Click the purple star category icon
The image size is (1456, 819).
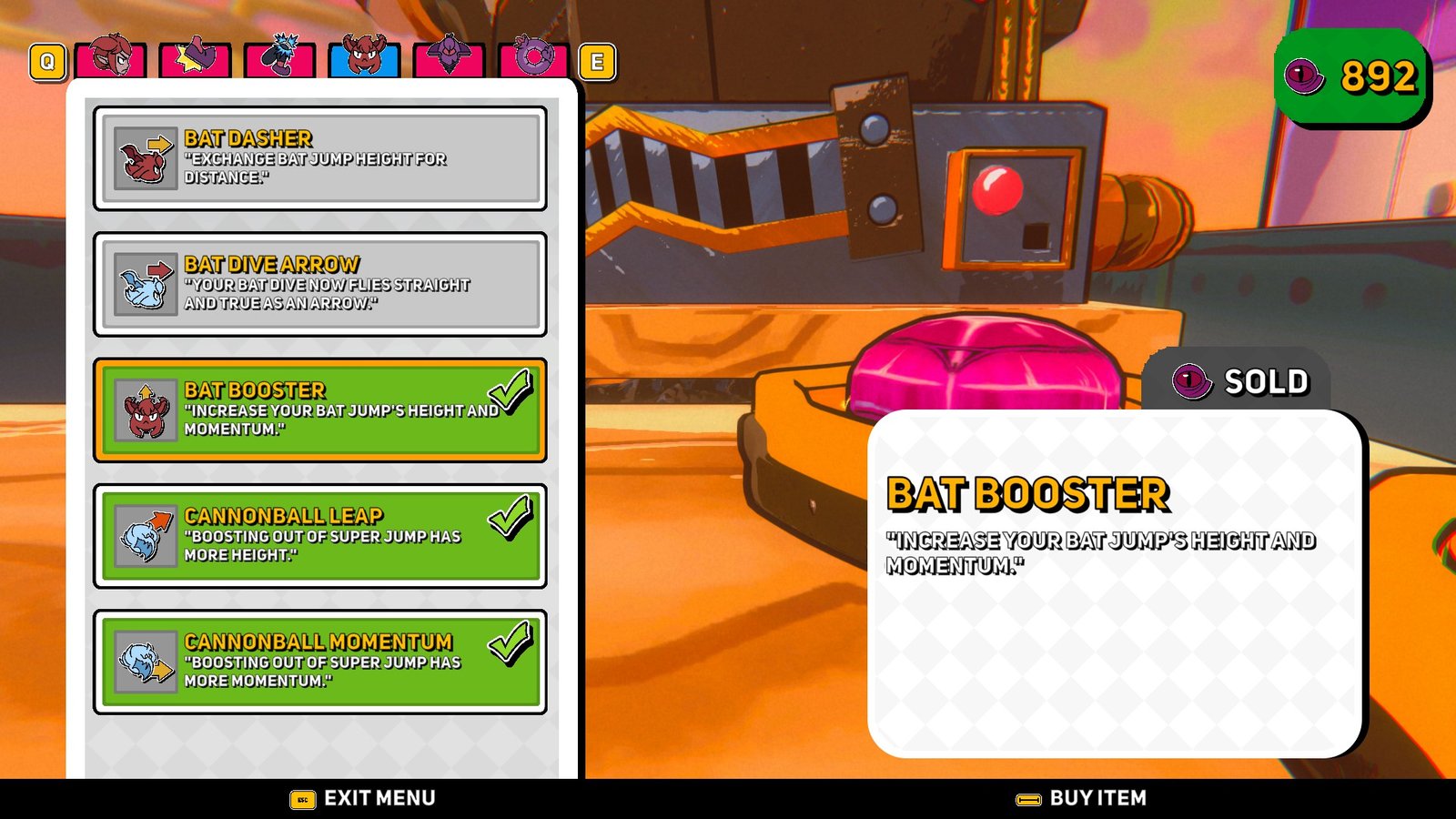pos(194,59)
